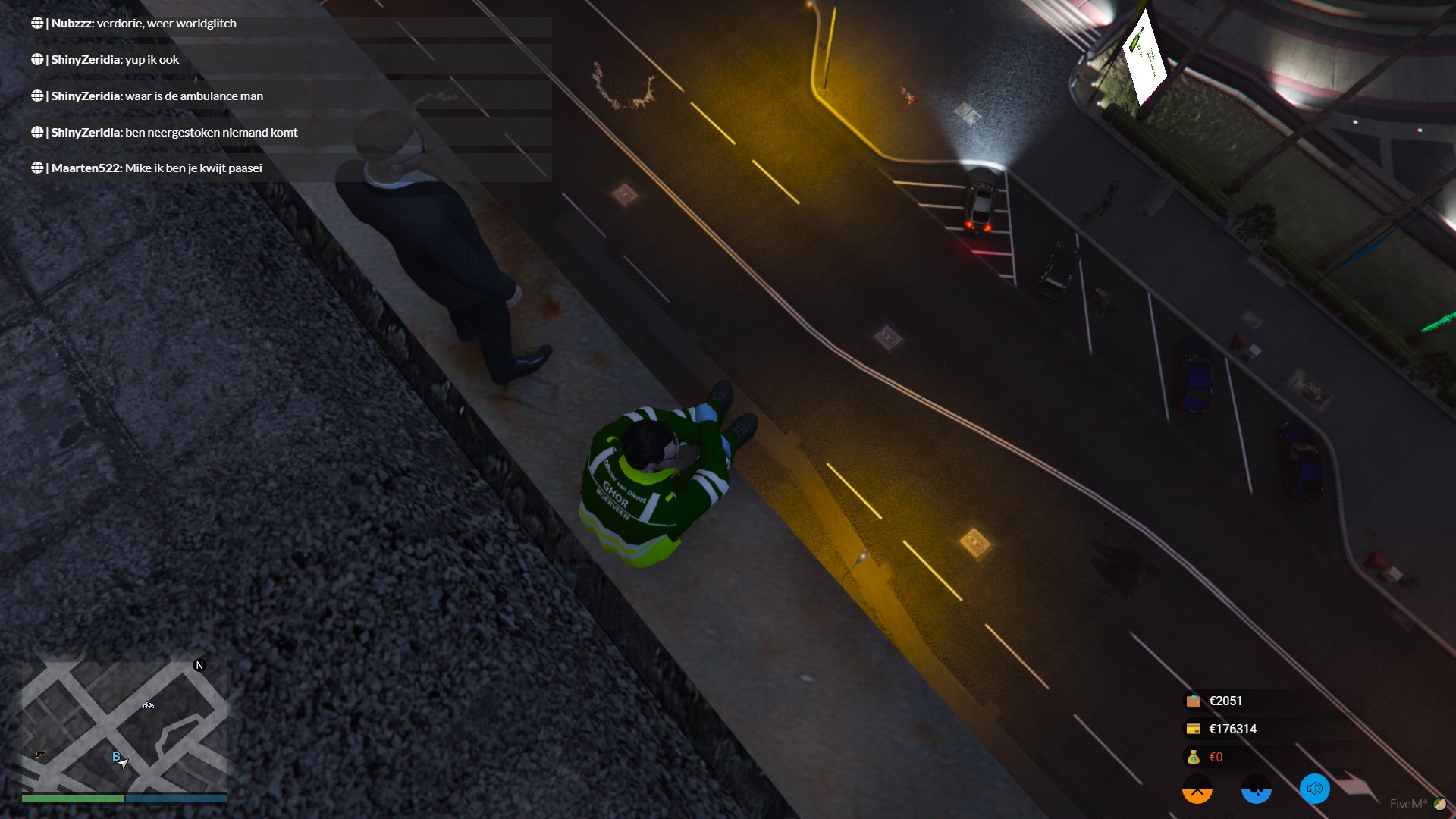This screenshot has height=819, width=1456.
Task: Click the wallet cash icon
Action: click(x=1193, y=701)
